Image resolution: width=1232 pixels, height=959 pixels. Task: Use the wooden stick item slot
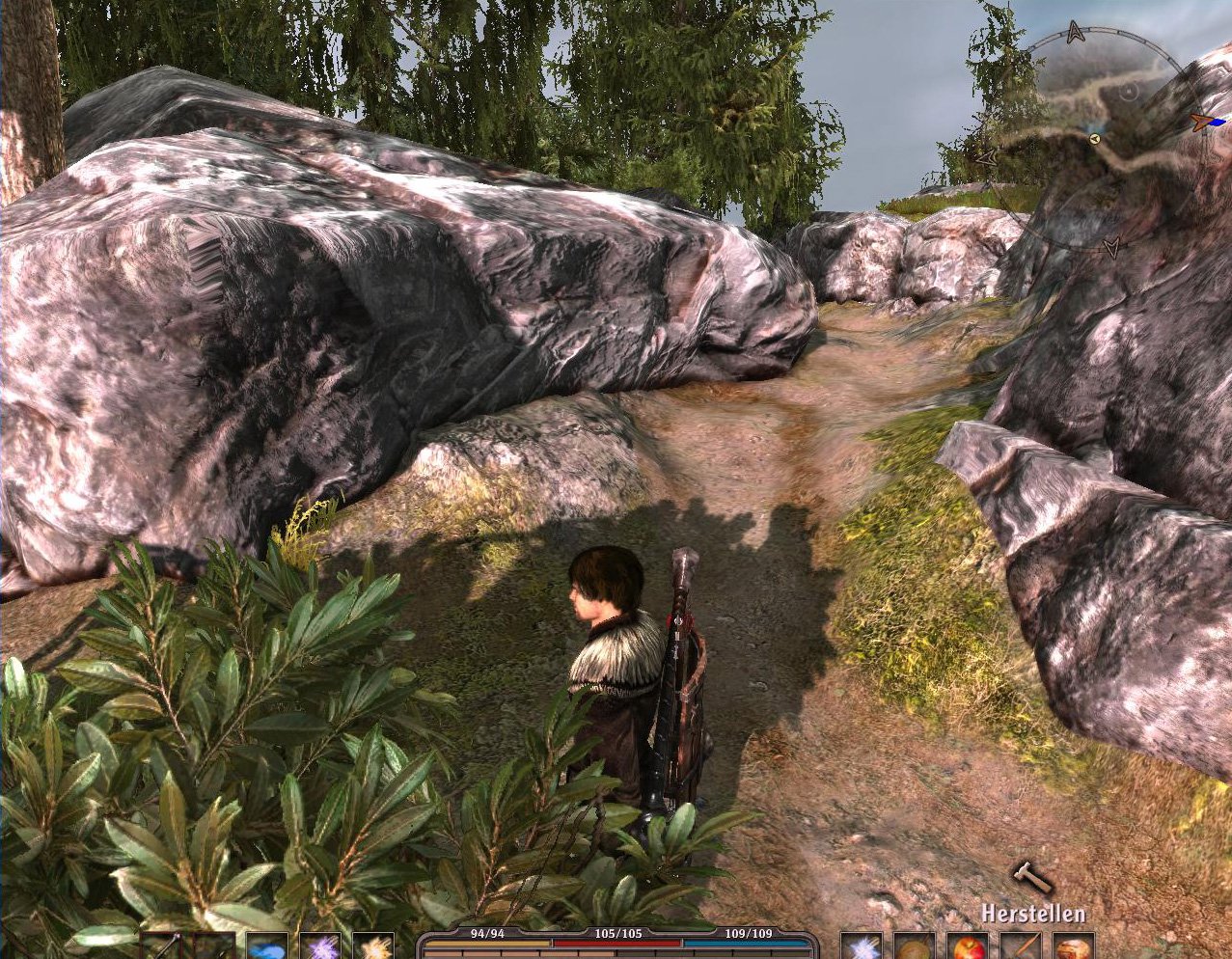tap(1019, 947)
